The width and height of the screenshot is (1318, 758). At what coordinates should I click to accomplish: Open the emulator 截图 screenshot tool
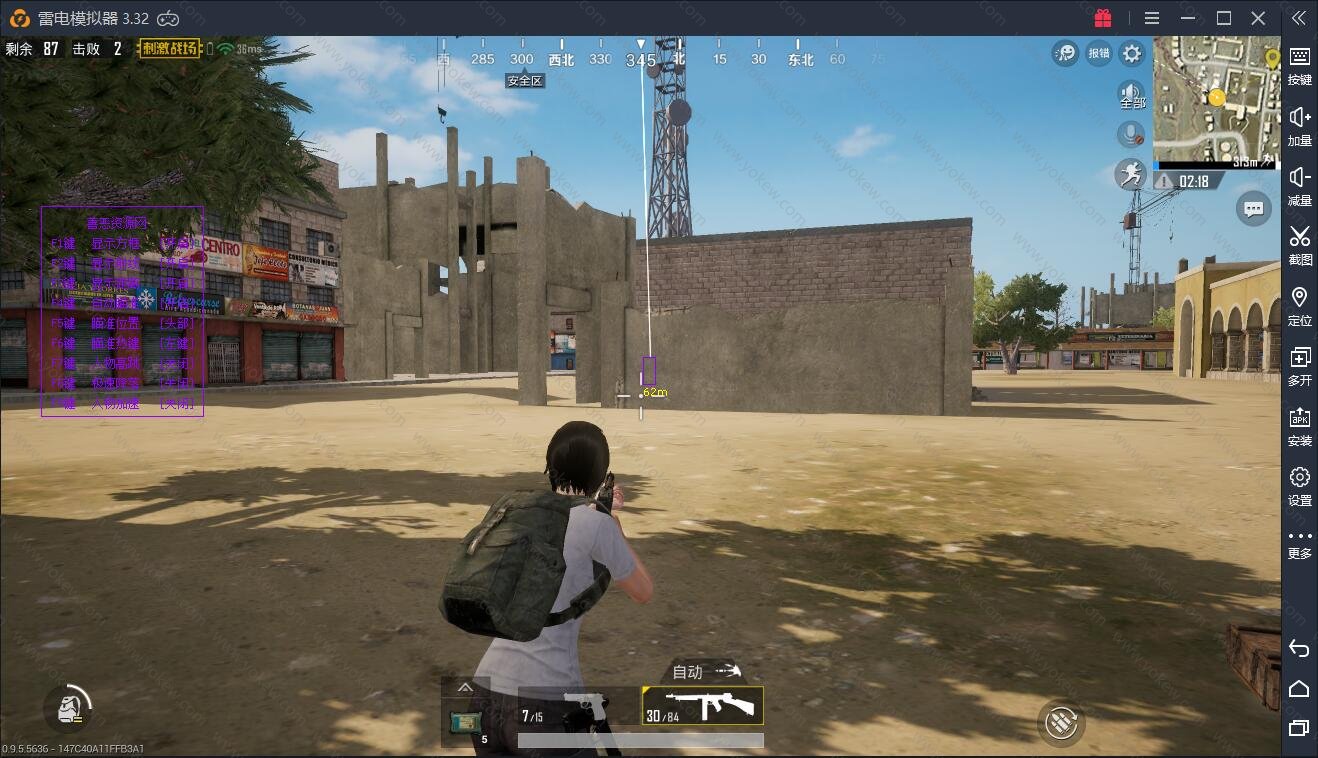[1299, 245]
